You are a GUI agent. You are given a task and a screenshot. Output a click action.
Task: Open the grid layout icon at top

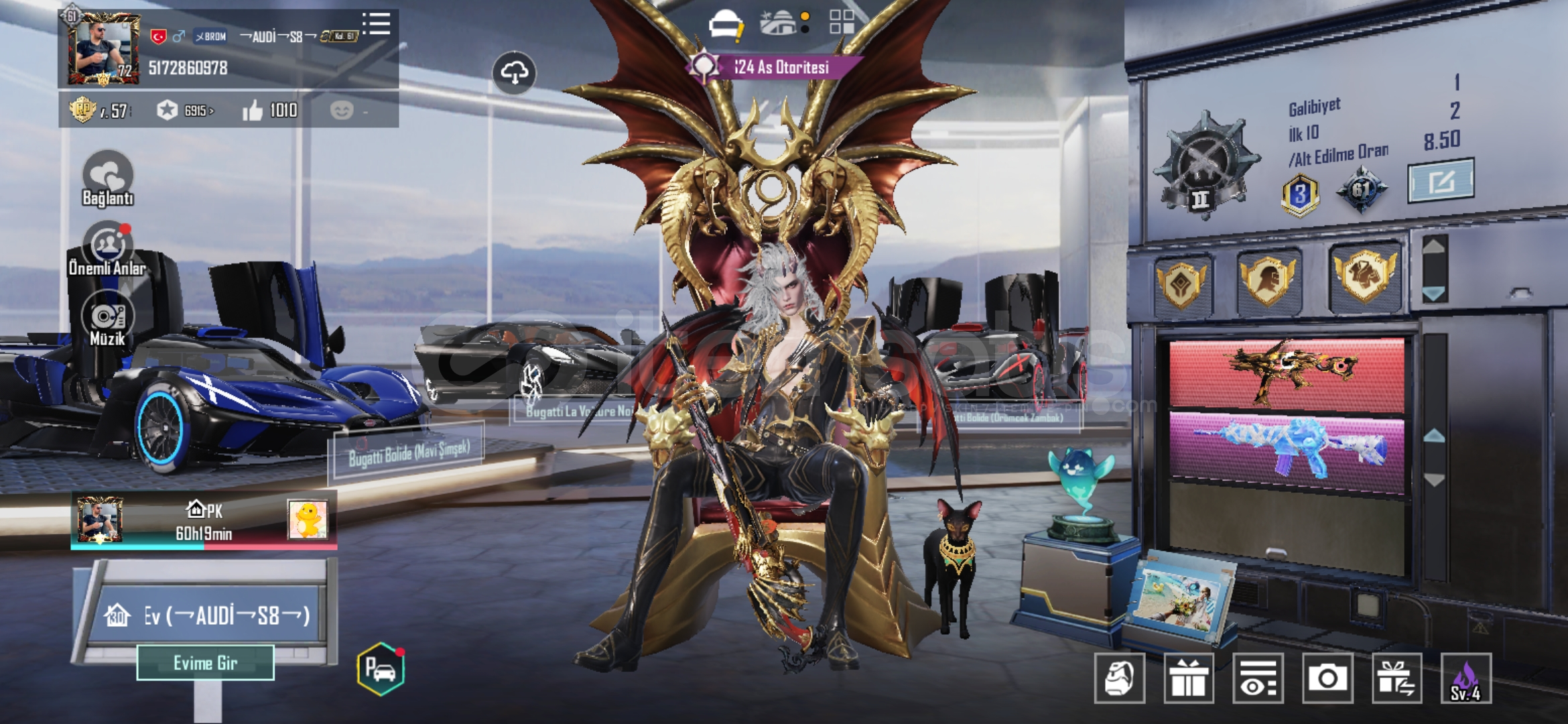(x=842, y=22)
